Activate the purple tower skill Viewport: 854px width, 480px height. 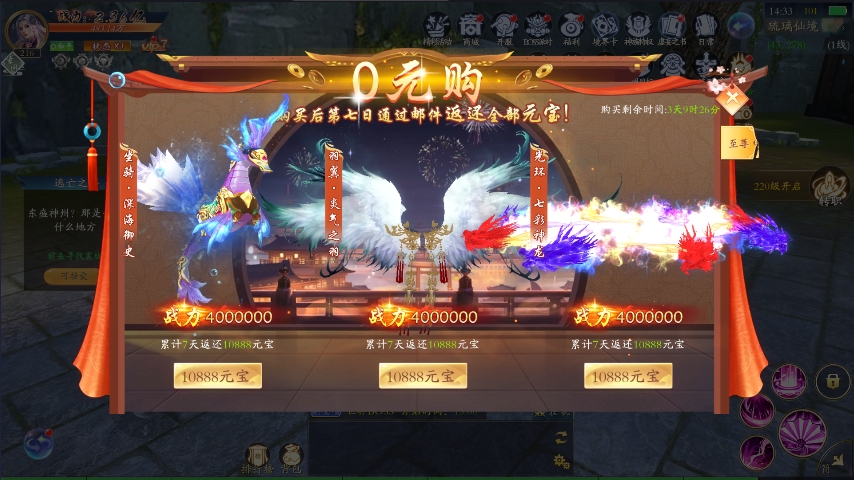pyautogui.click(x=789, y=381)
